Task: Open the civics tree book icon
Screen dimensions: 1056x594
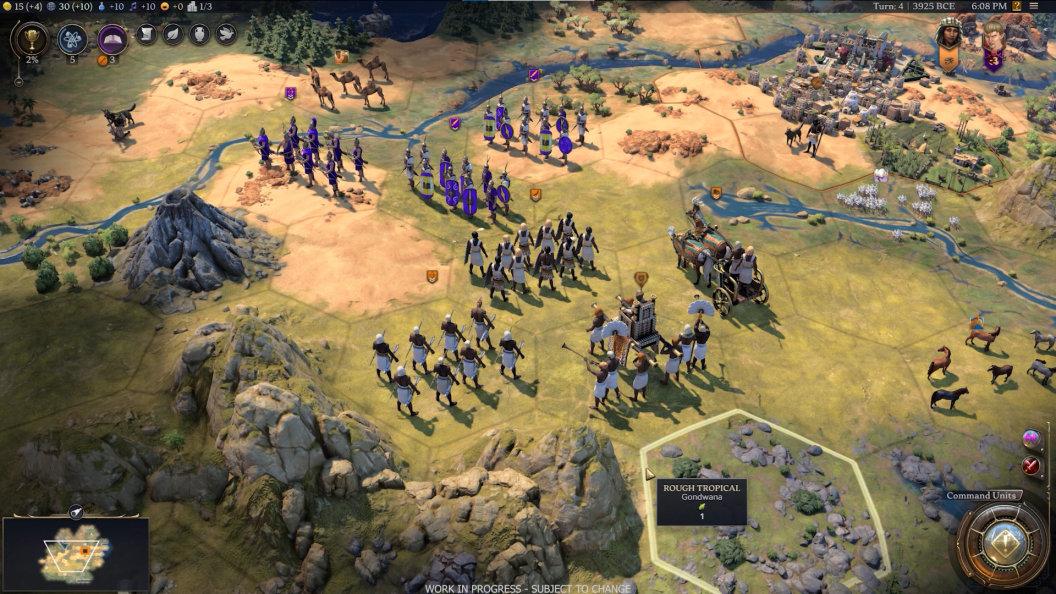Action: click(x=112, y=40)
